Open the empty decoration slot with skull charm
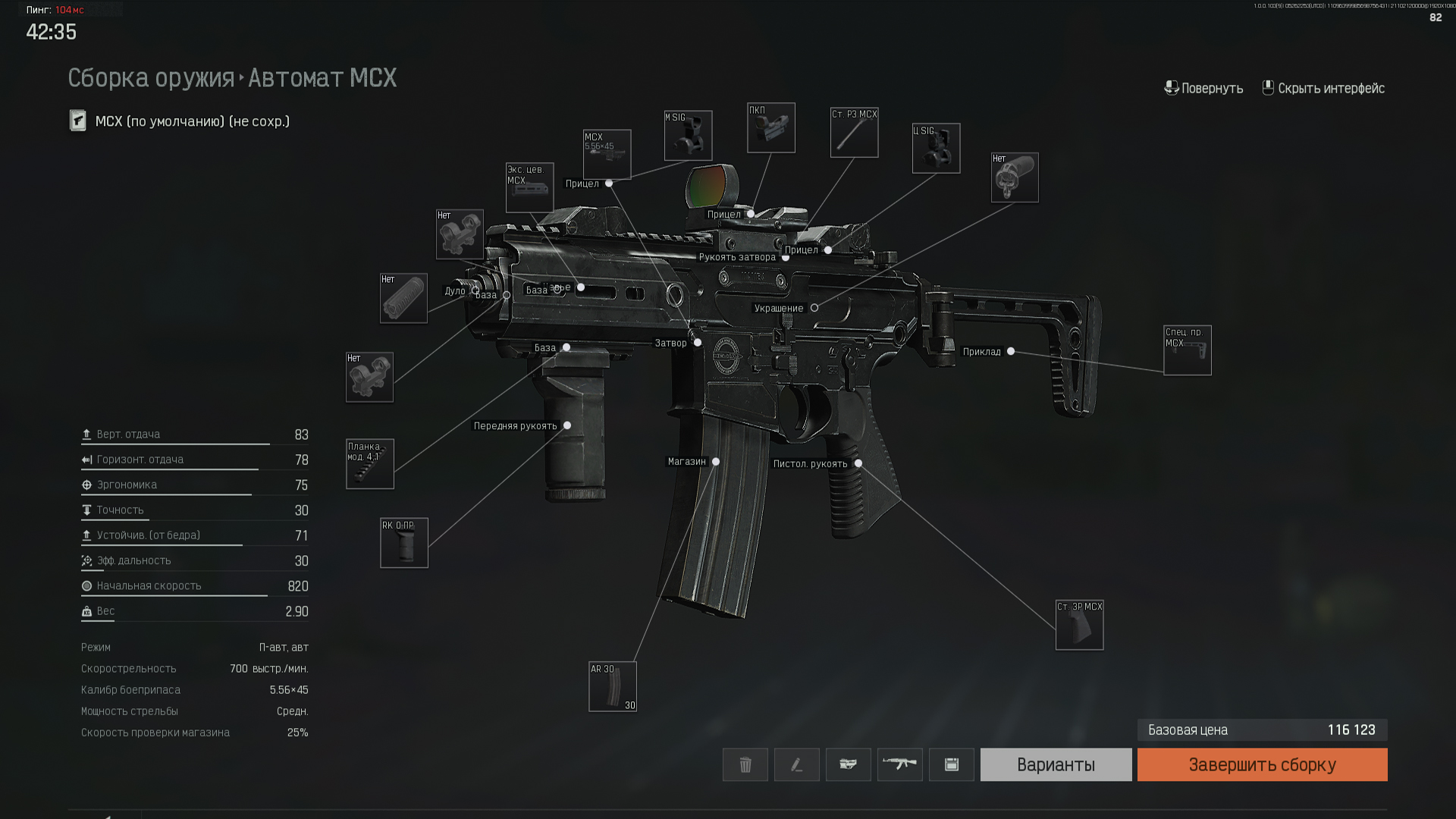 [1014, 178]
